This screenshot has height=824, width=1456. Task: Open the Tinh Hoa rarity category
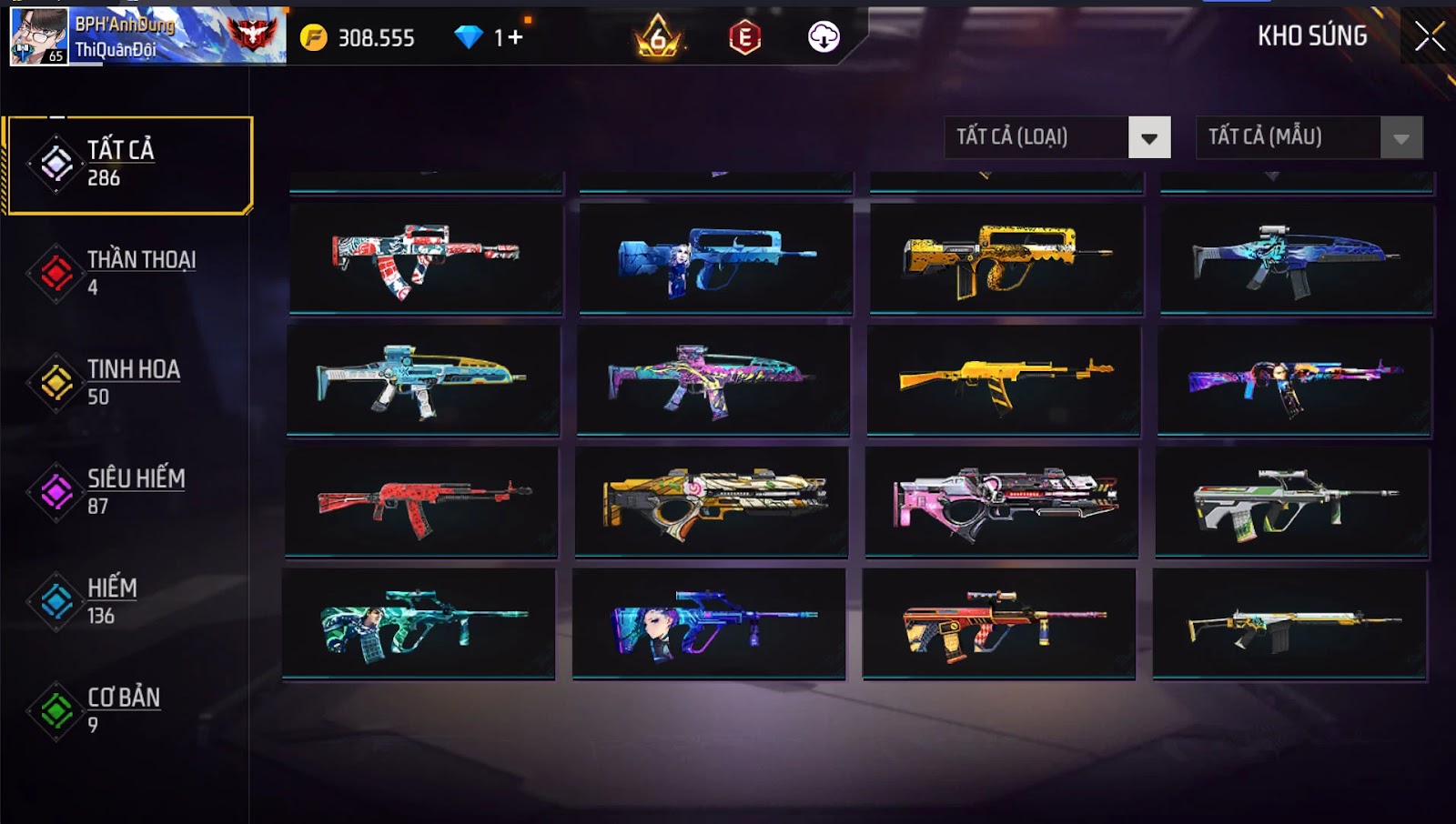128,382
